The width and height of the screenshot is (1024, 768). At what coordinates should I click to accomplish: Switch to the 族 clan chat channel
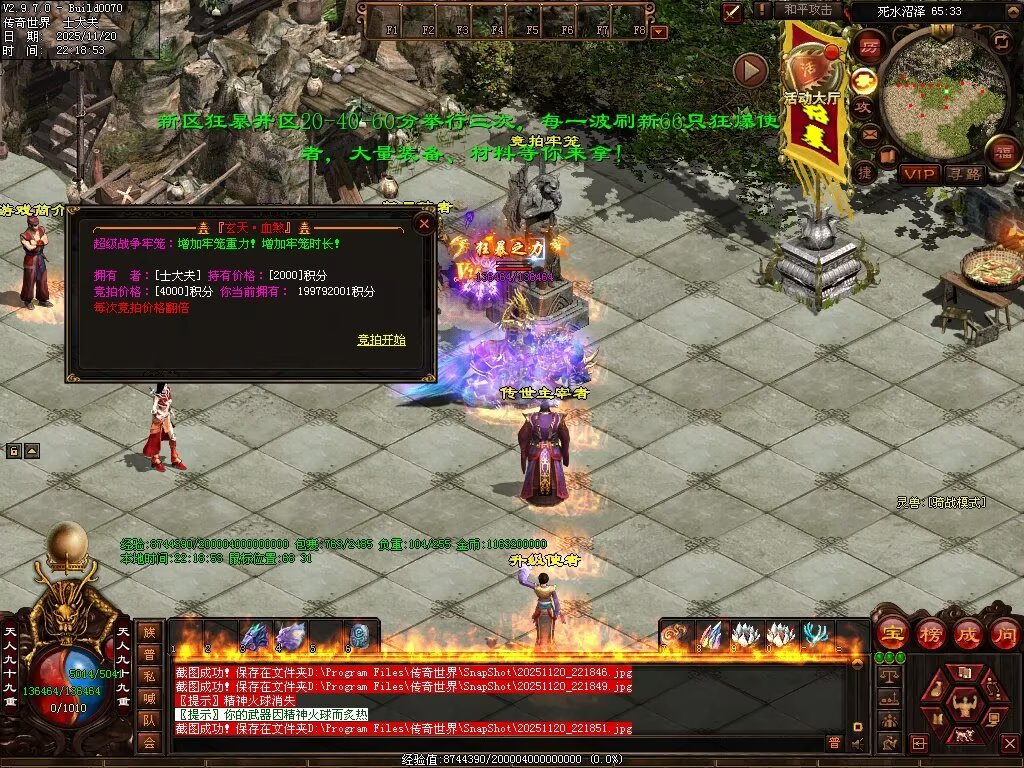click(x=149, y=632)
